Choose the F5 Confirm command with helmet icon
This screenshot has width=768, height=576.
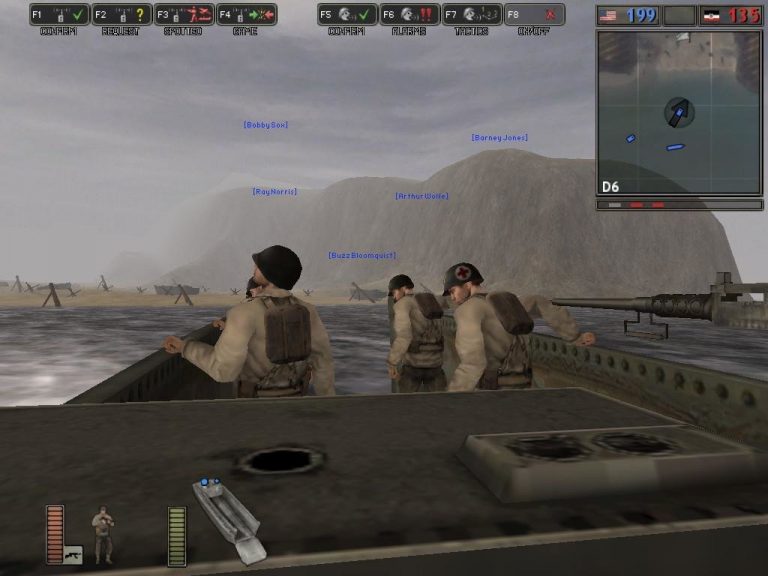tap(347, 15)
